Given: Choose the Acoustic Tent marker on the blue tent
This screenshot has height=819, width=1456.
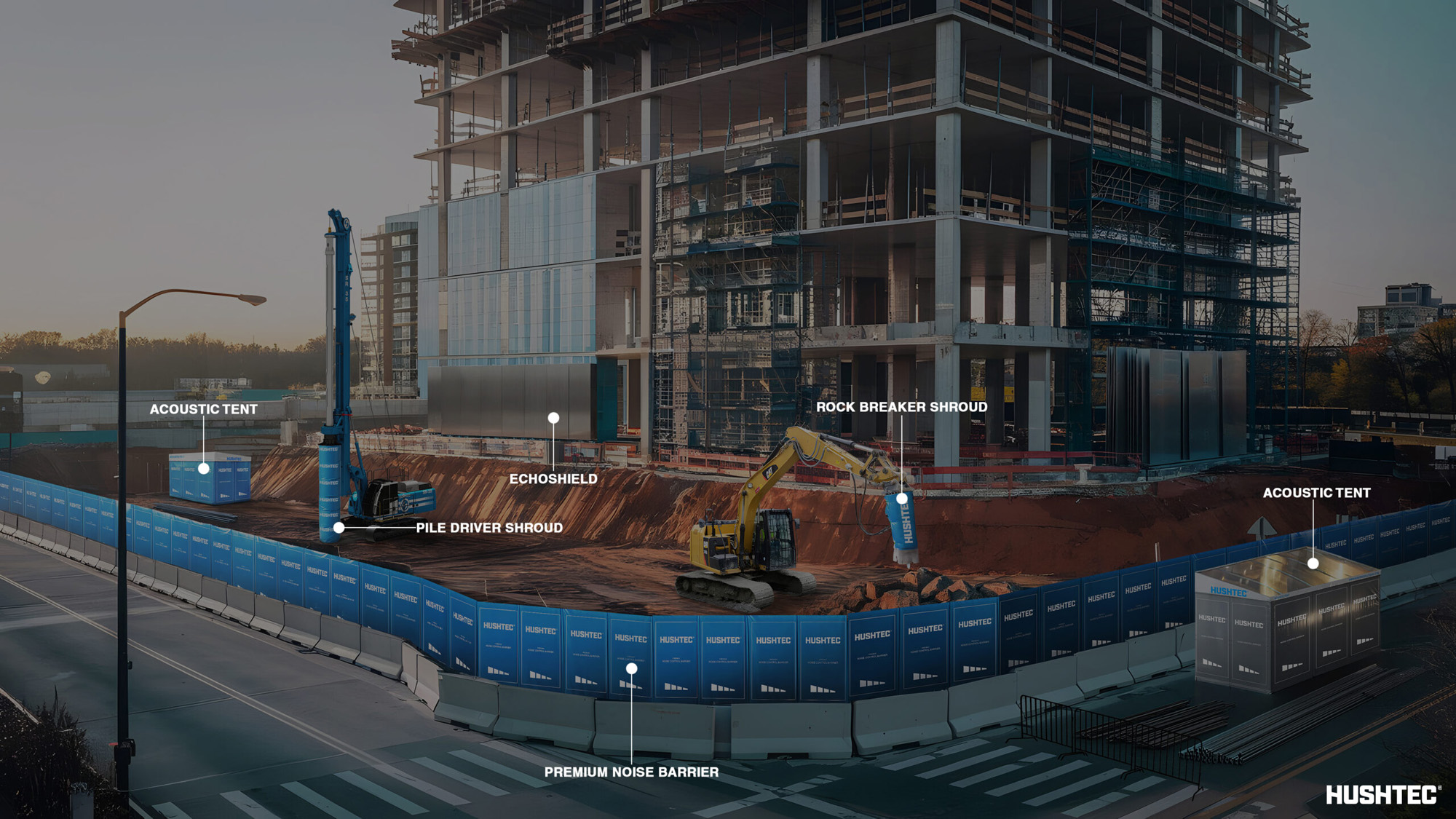Looking at the screenshot, I should point(204,468).
